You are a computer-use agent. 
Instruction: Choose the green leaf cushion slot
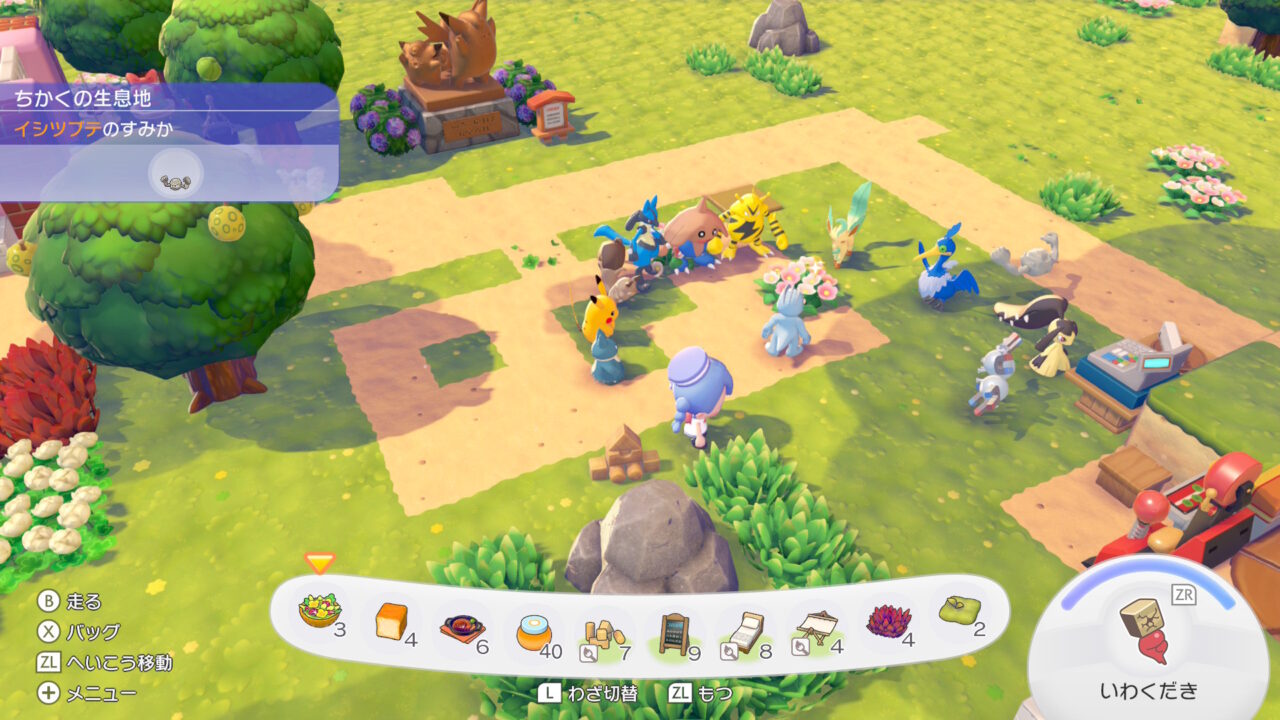(x=959, y=610)
